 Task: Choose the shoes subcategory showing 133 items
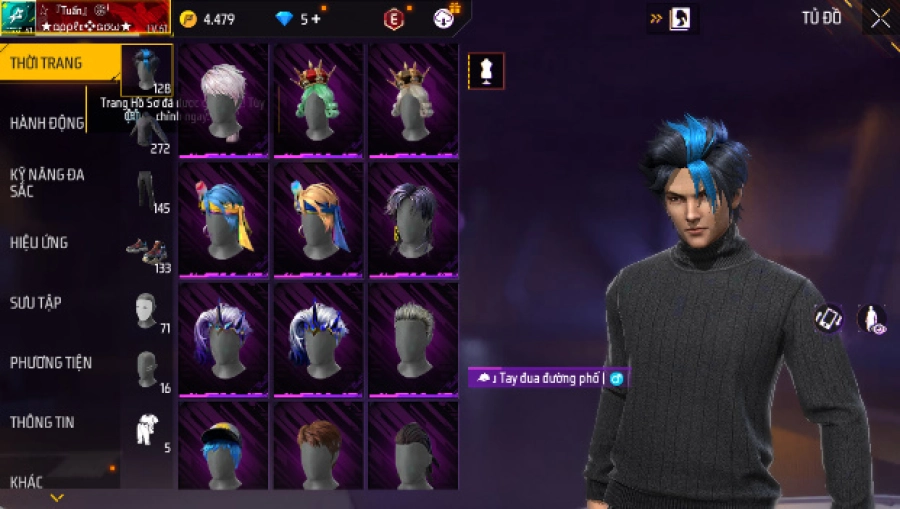tap(148, 254)
